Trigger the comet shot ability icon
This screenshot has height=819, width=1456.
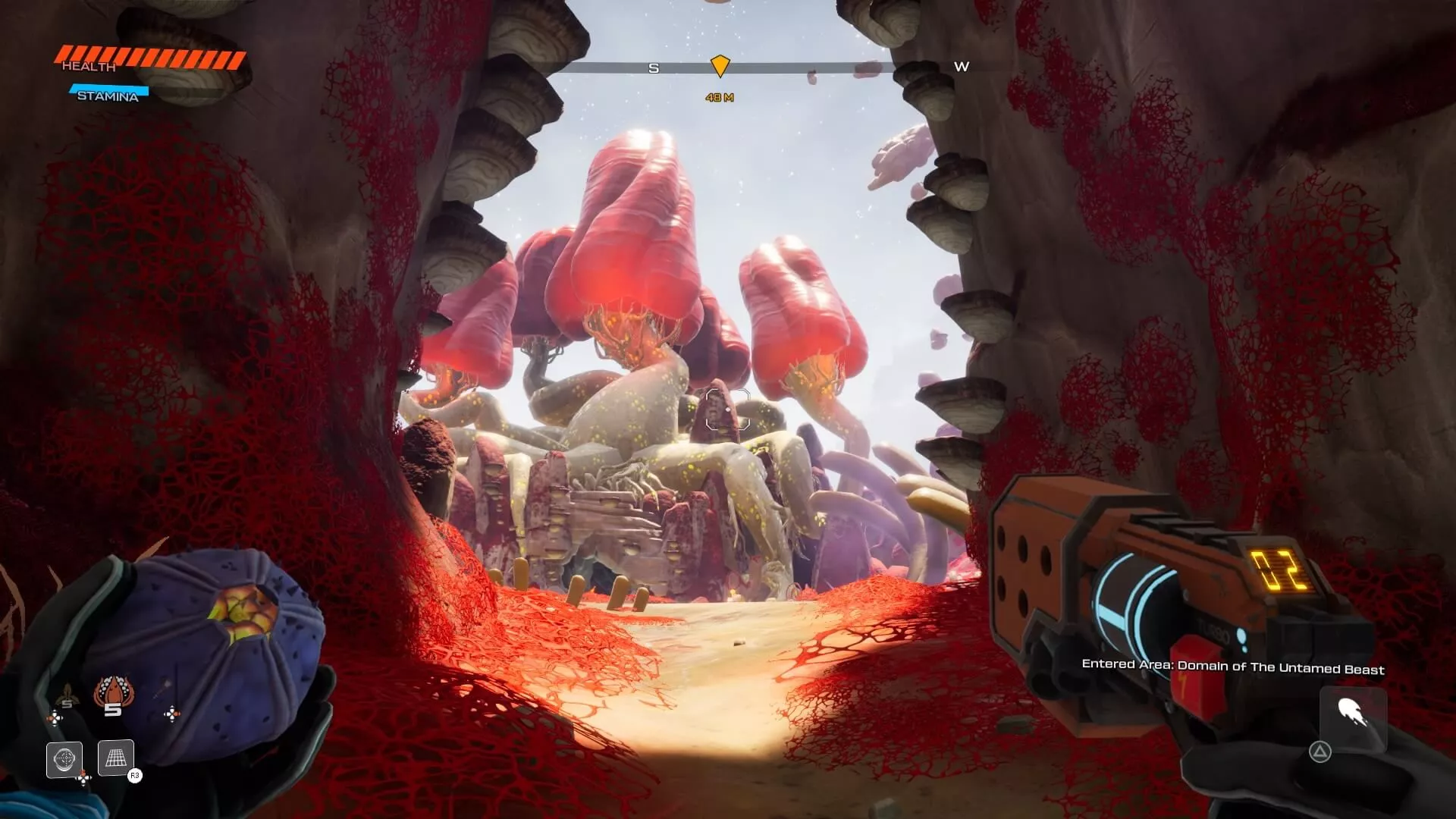tap(1353, 714)
